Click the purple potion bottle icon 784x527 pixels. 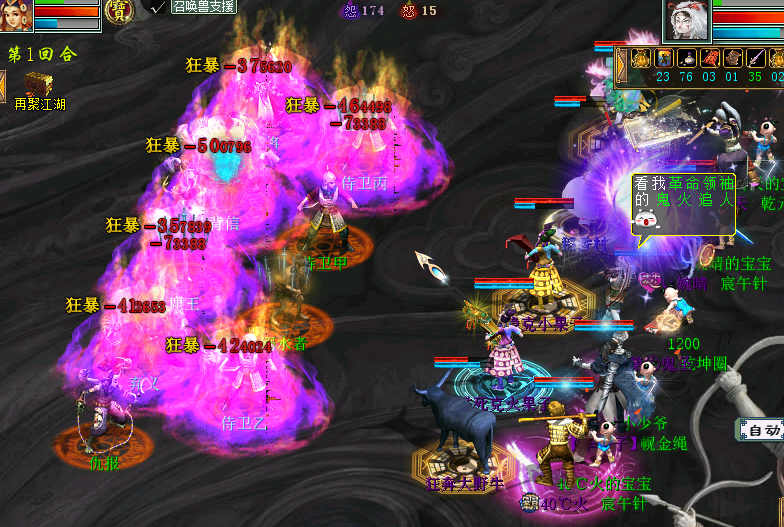point(686,58)
